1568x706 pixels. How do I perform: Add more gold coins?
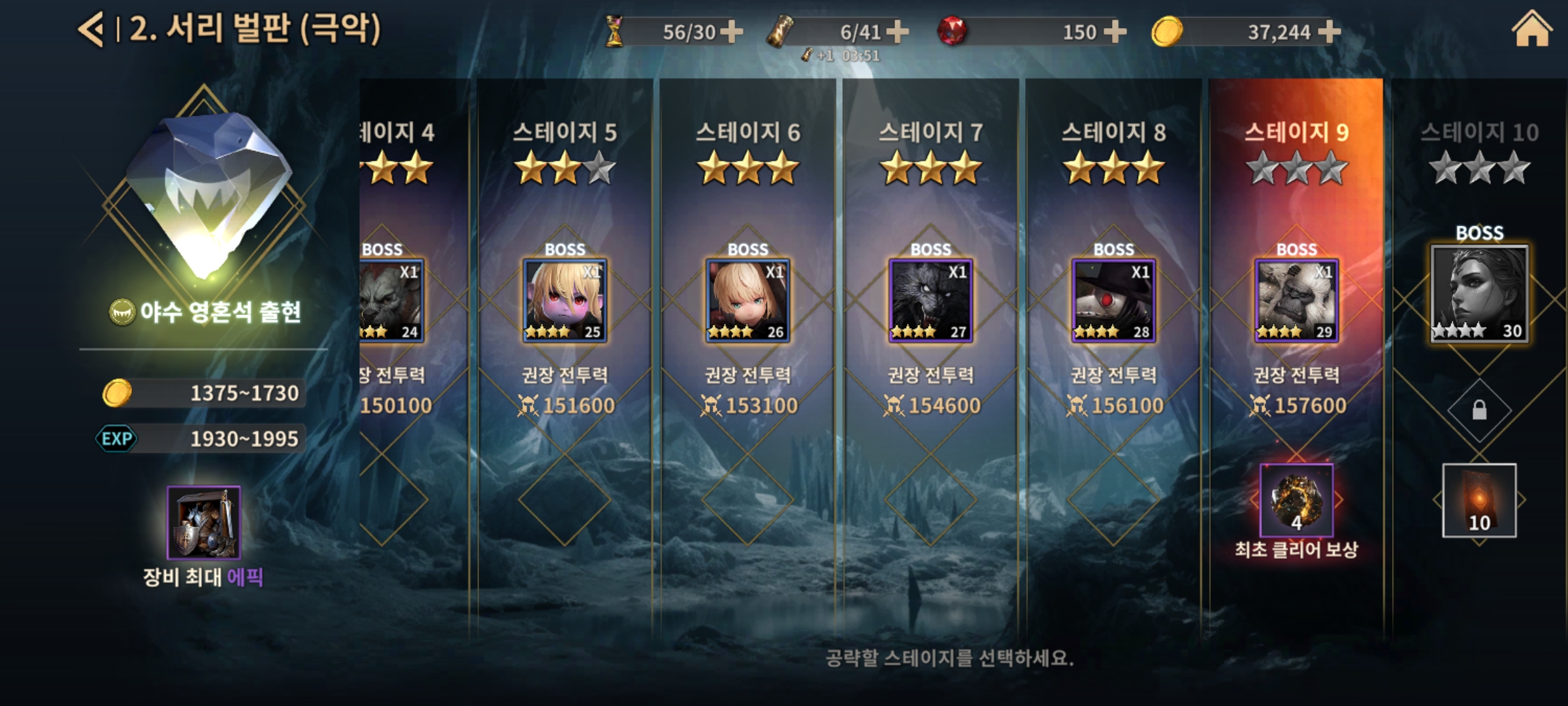pos(1330,31)
